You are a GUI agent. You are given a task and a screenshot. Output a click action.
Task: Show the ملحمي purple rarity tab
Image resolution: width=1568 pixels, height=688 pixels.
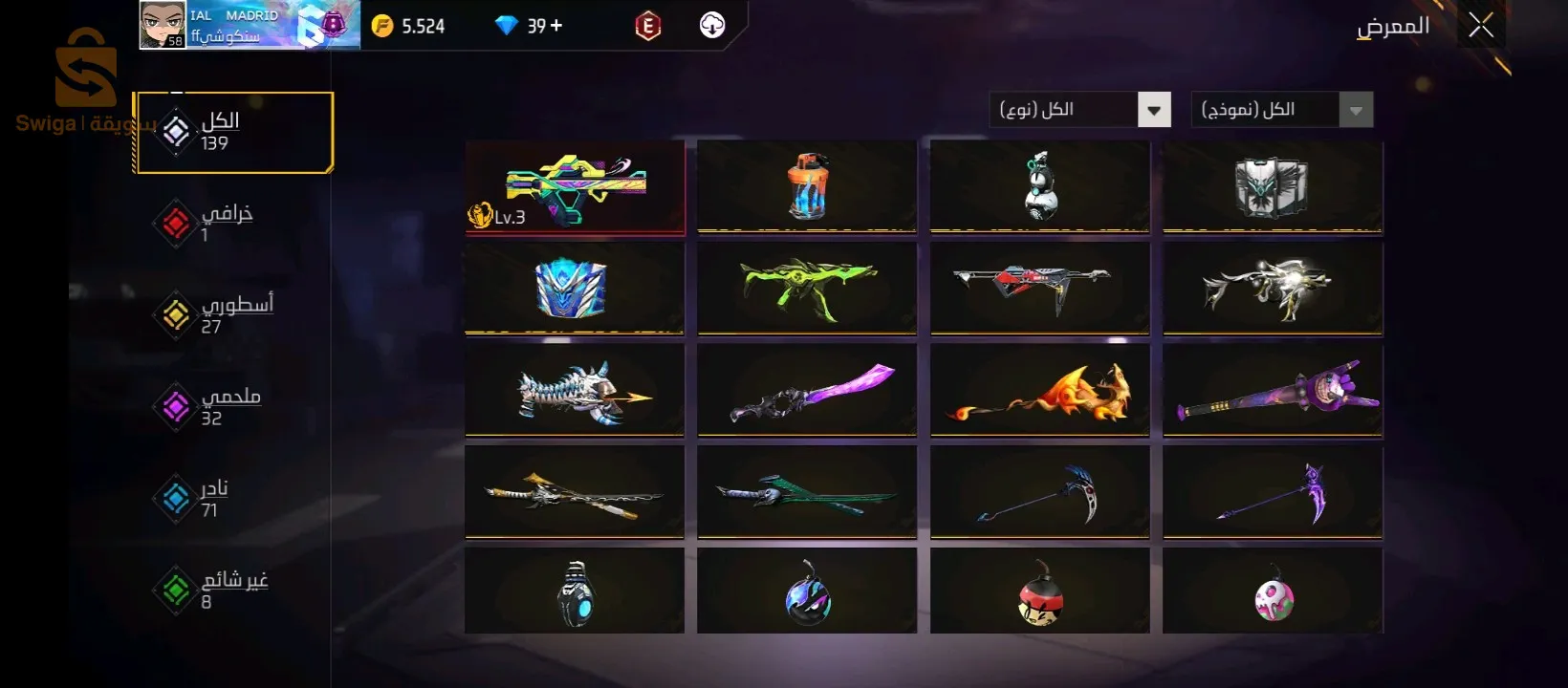click(x=218, y=406)
